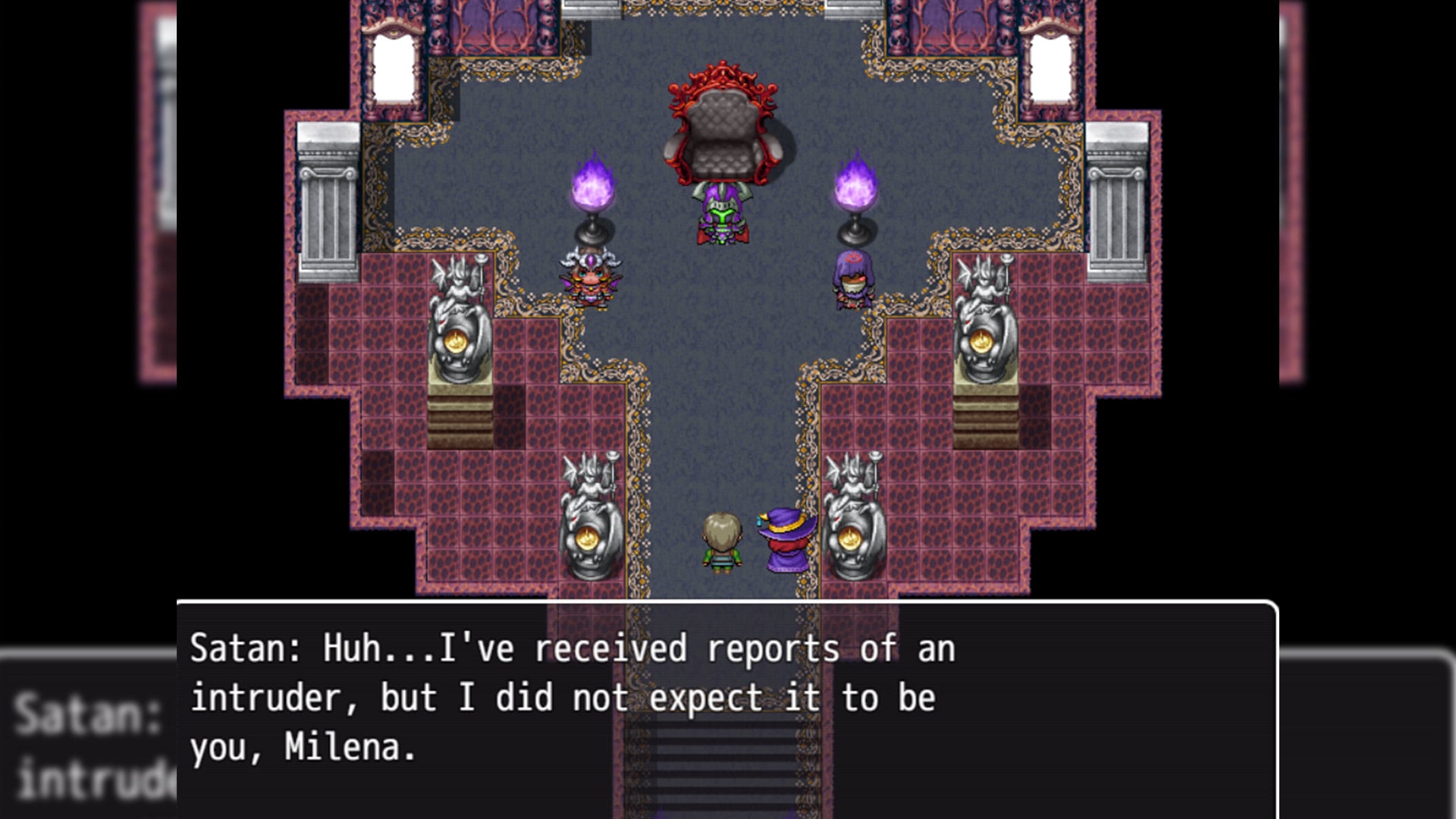The width and height of the screenshot is (1456, 819).
Task: Advance Satan's dialogue message box
Action: pos(726,708)
